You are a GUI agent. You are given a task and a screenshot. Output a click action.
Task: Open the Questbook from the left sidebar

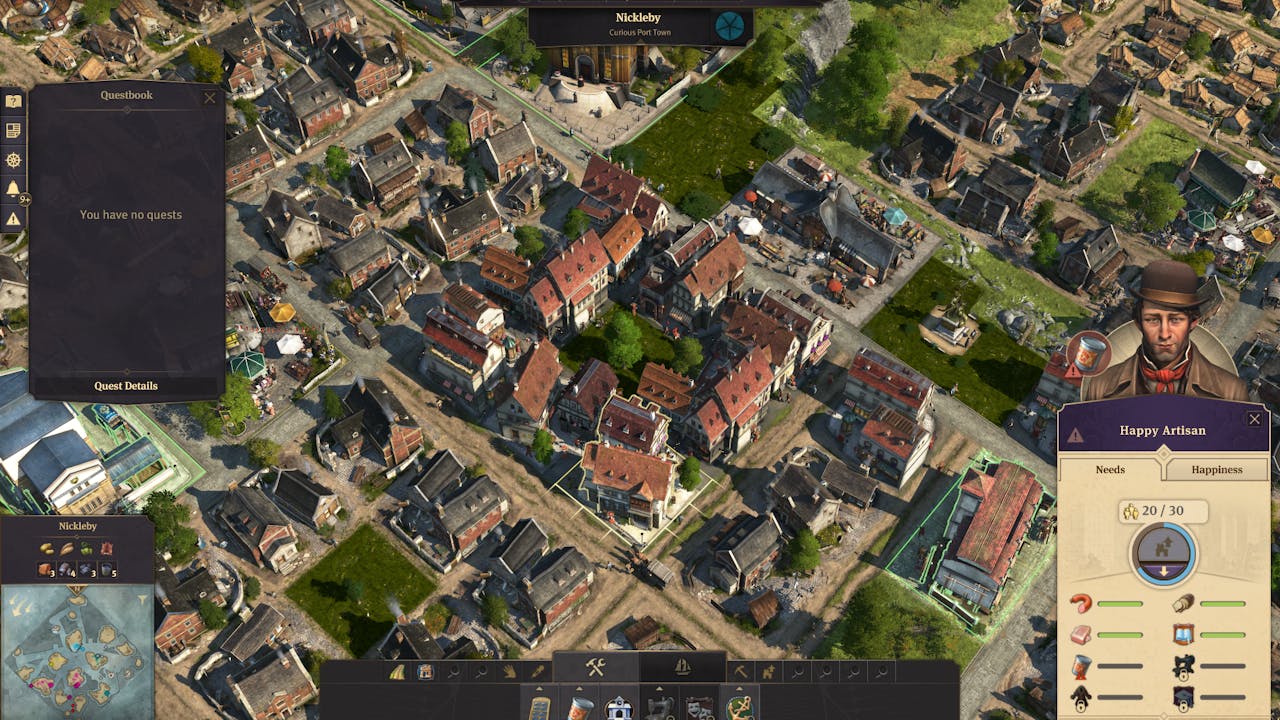pos(14,99)
